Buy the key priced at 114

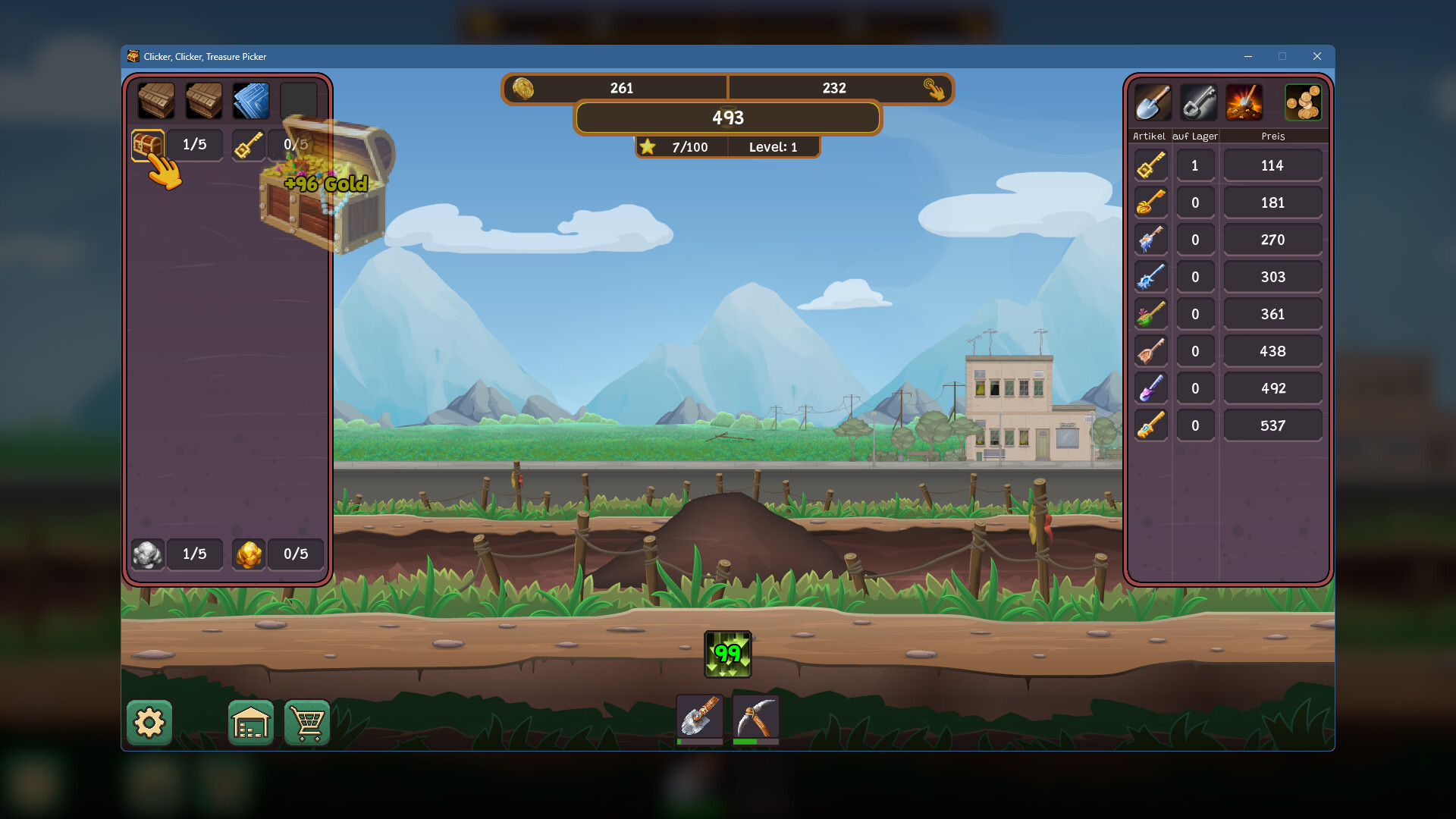click(x=1272, y=165)
